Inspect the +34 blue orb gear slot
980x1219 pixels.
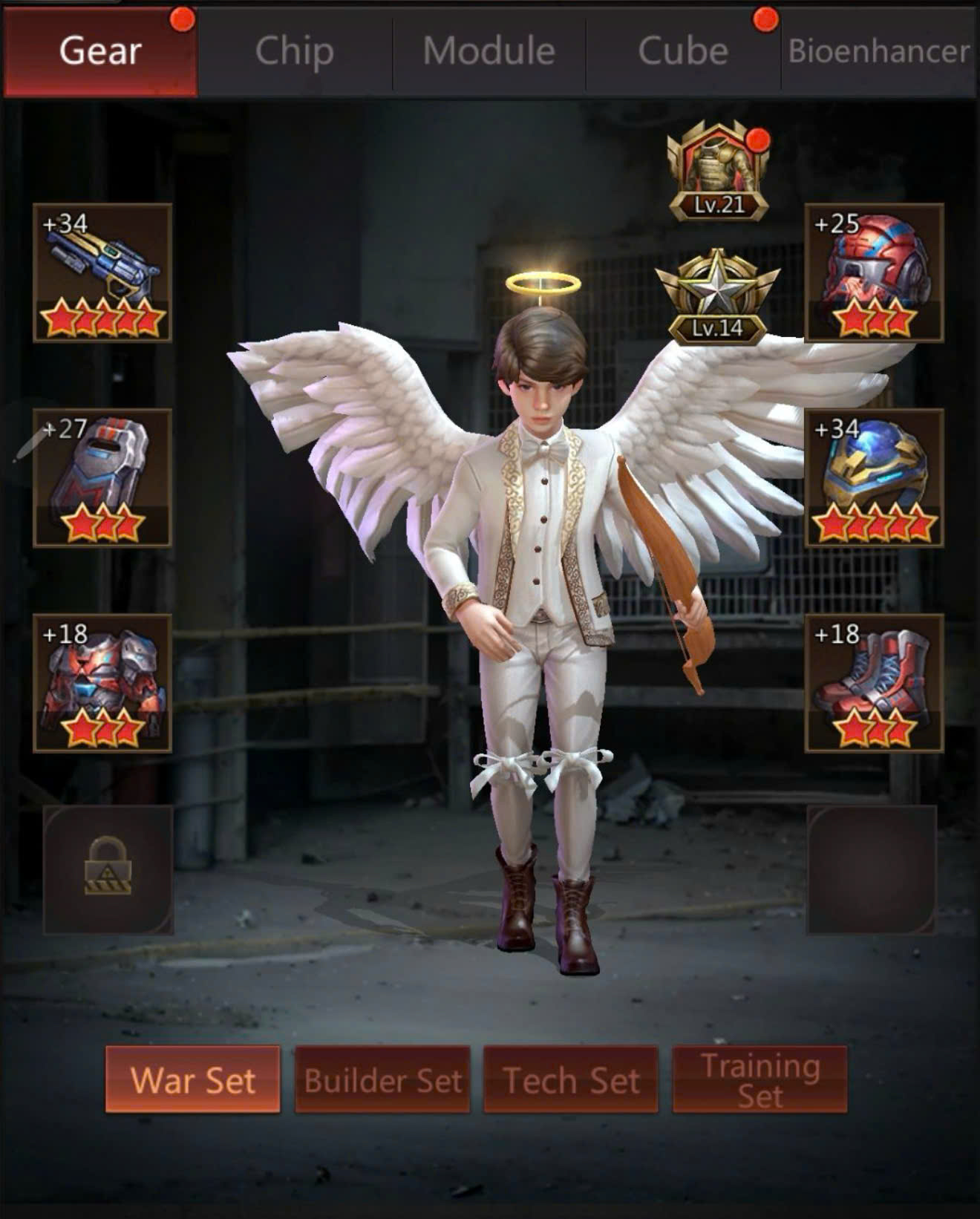point(874,477)
